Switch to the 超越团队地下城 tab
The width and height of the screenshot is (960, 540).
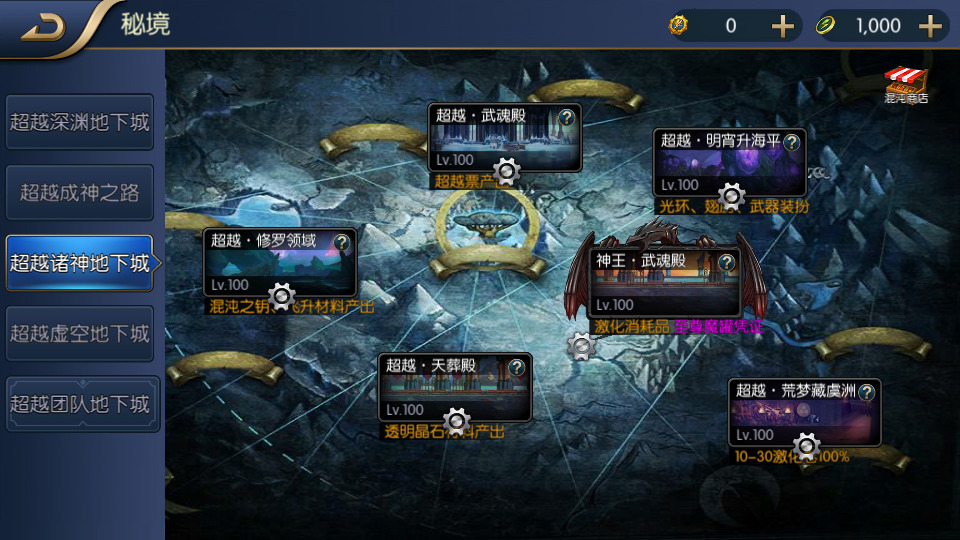point(80,404)
